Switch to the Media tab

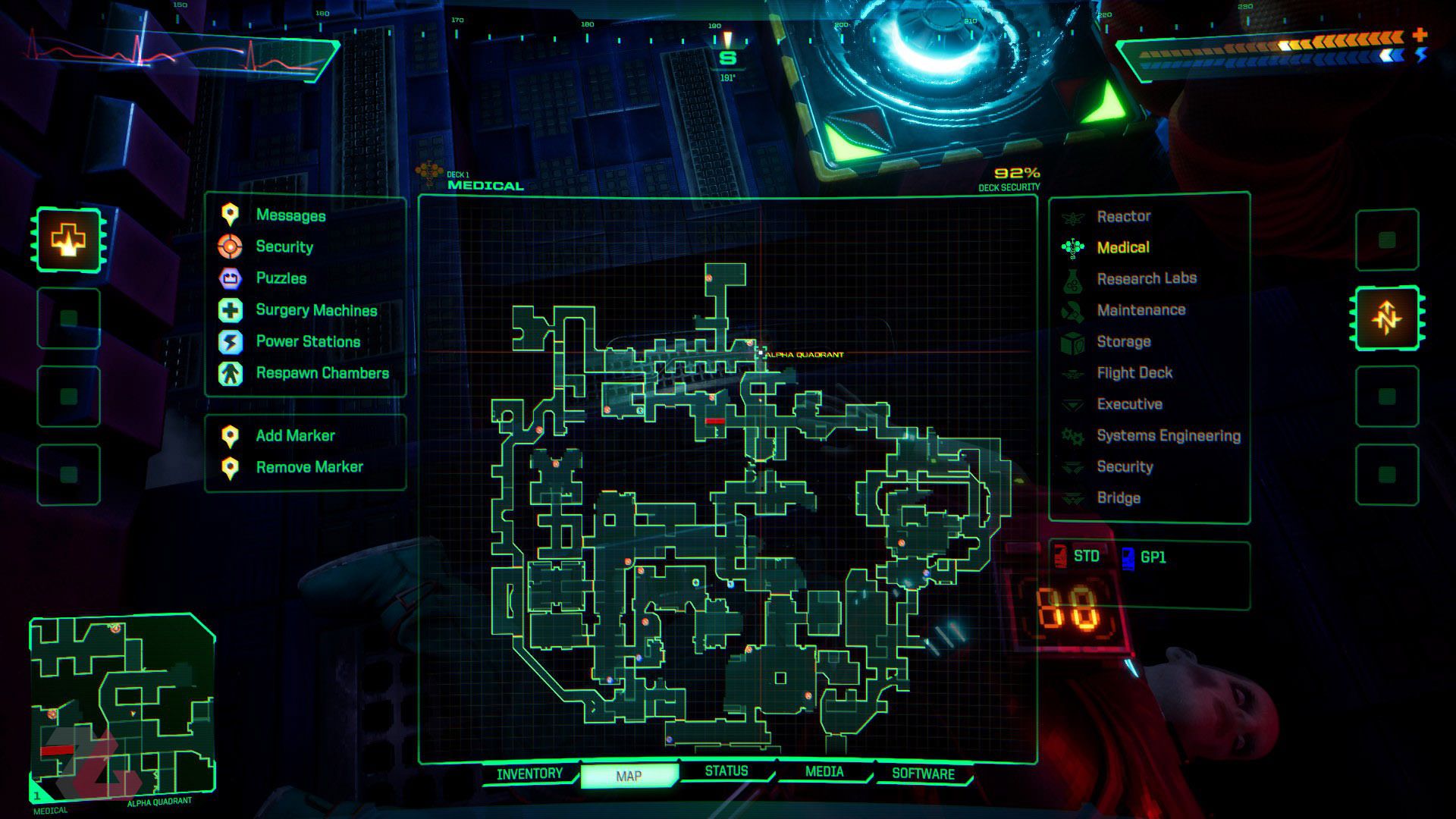[824, 772]
